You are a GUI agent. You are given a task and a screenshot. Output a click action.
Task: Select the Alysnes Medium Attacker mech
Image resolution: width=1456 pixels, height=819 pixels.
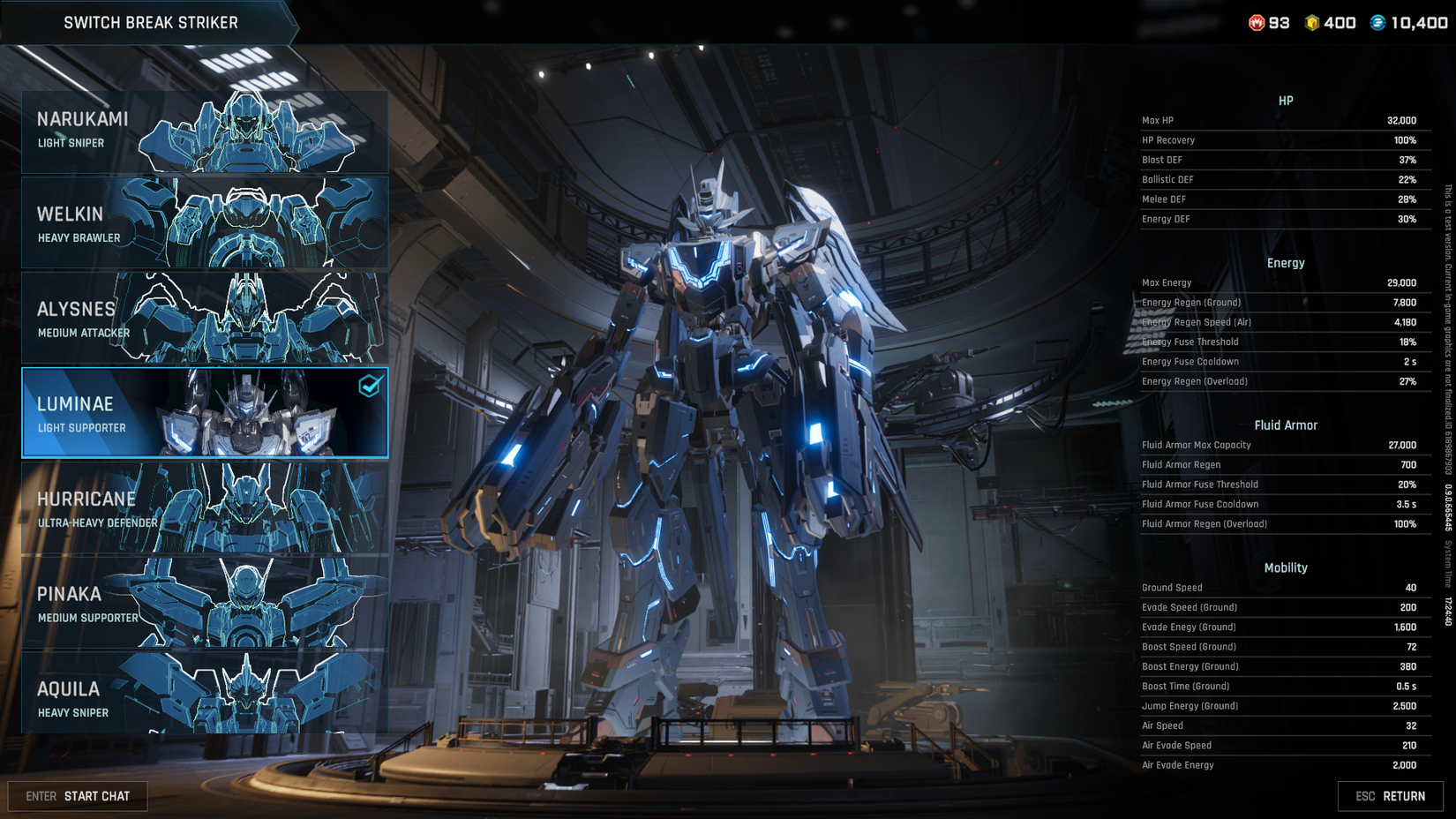pos(203,318)
